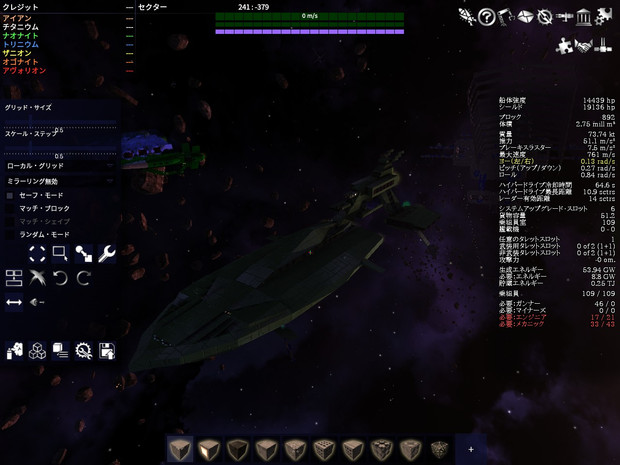Click the handshake diplomacy icon
Viewport: 620px width, 465px height.
[584, 46]
